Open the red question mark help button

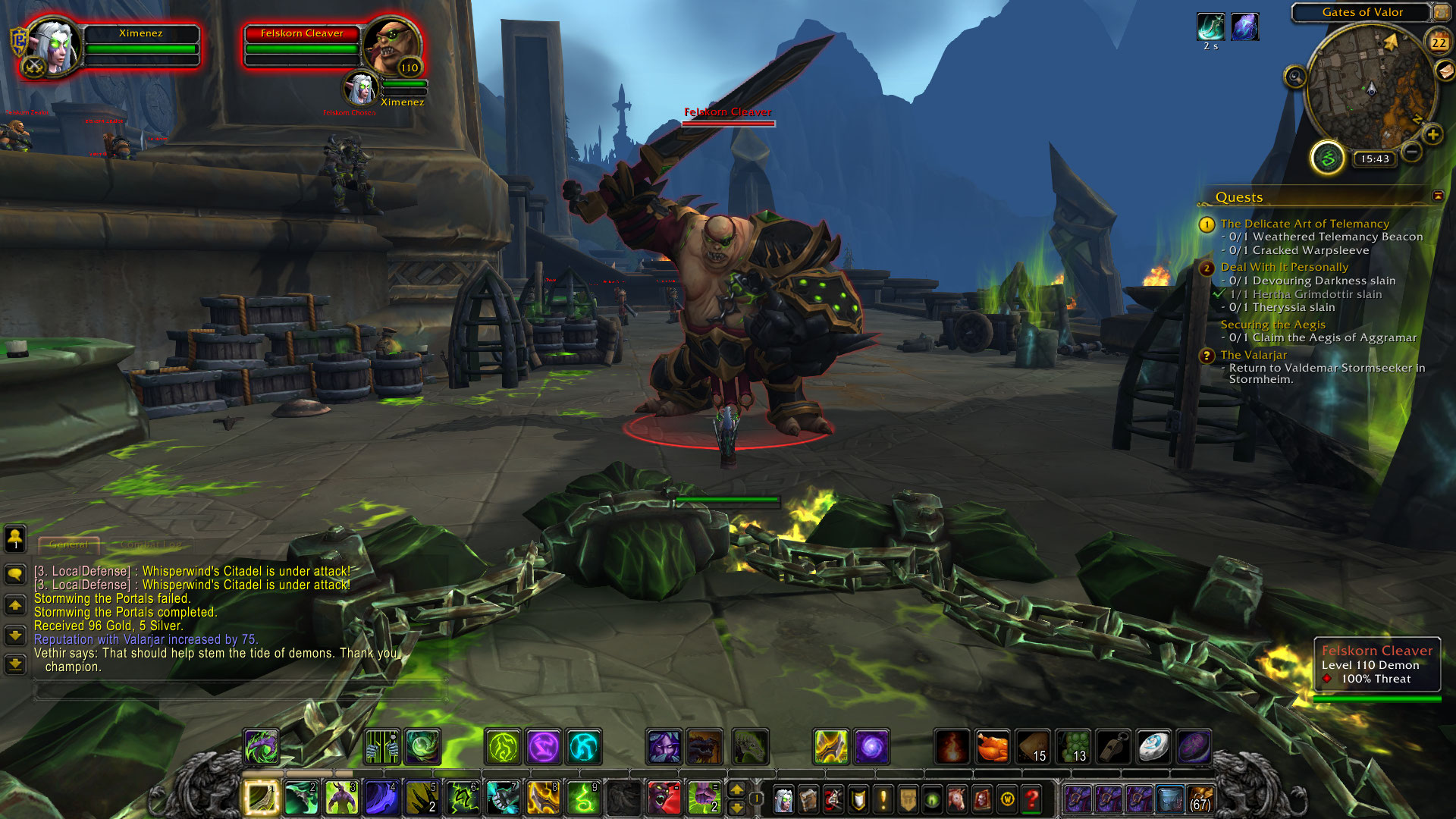point(1031,799)
